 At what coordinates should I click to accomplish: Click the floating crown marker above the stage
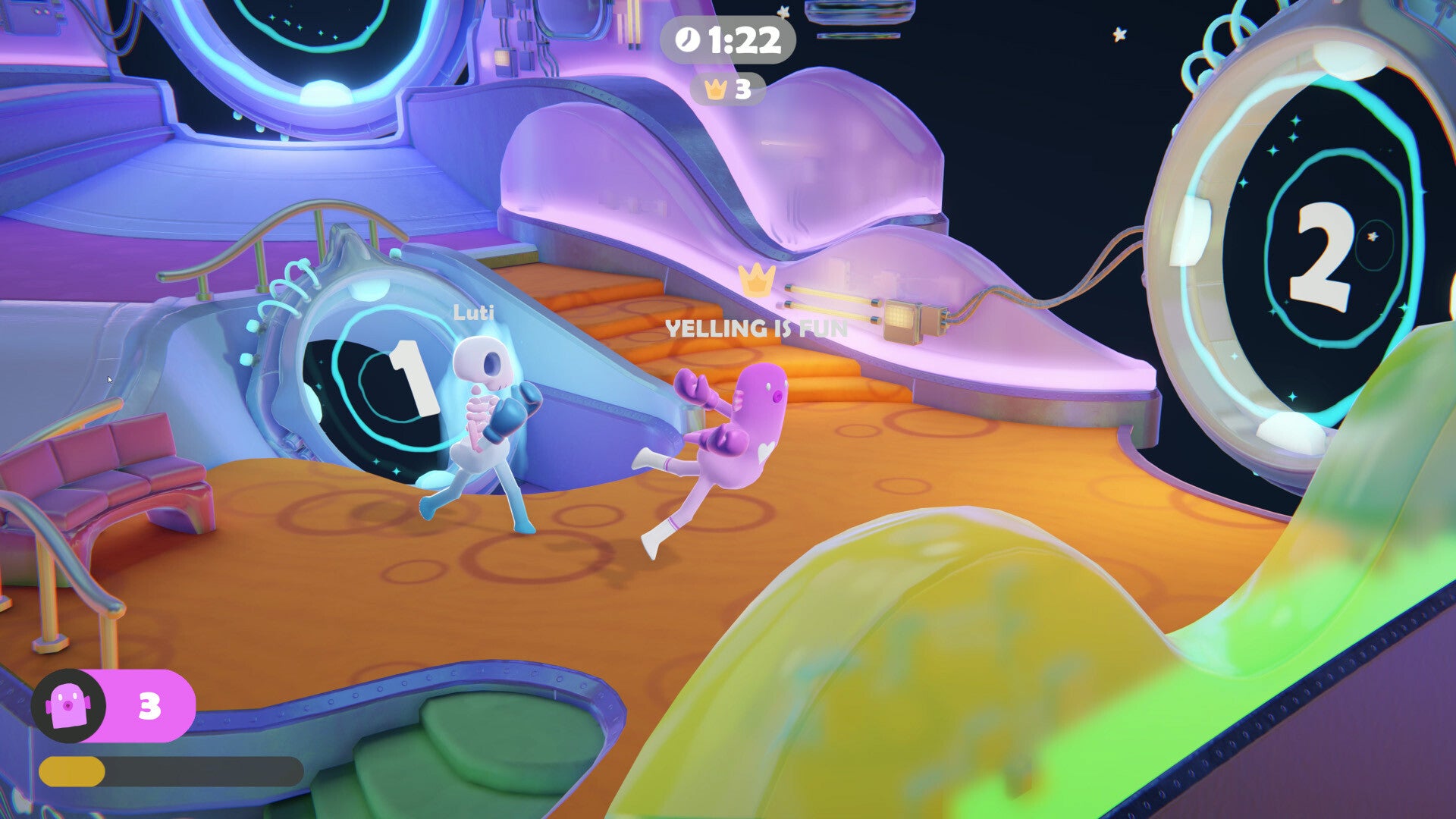[x=755, y=279]
